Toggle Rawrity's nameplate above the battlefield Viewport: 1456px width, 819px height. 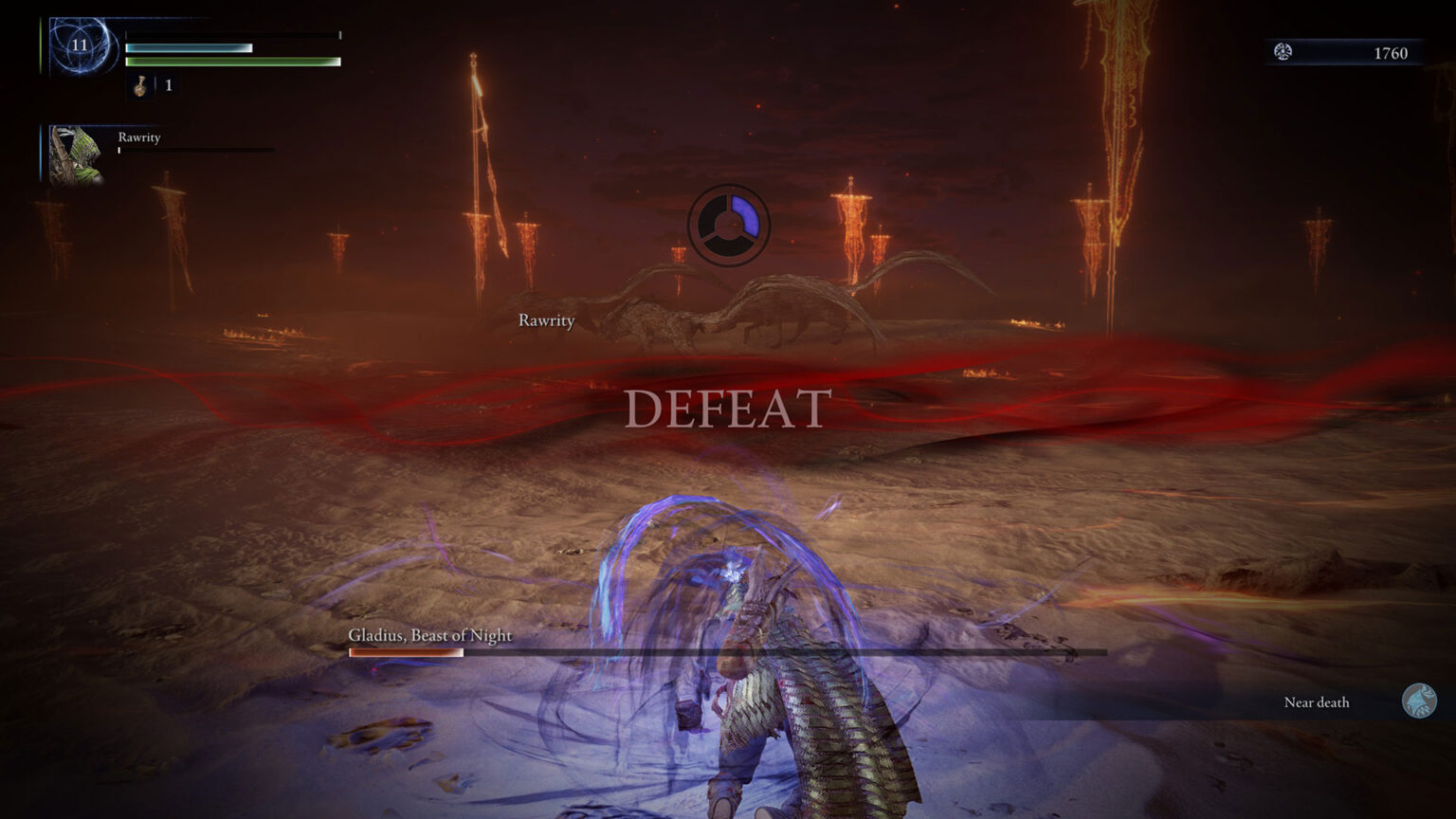[x=545, y=321]
